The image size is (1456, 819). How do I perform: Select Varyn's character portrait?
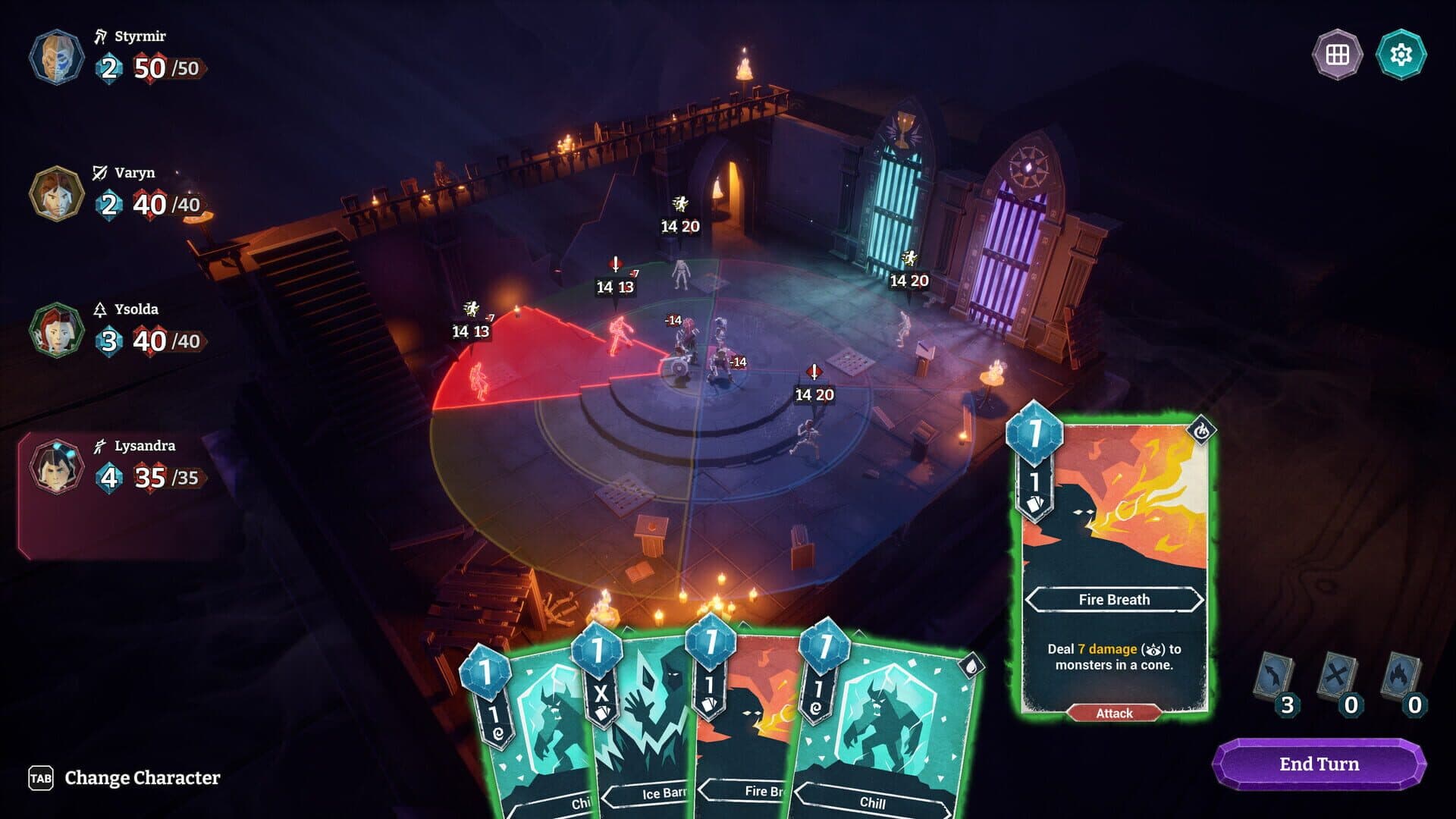[x=55, y=192]
